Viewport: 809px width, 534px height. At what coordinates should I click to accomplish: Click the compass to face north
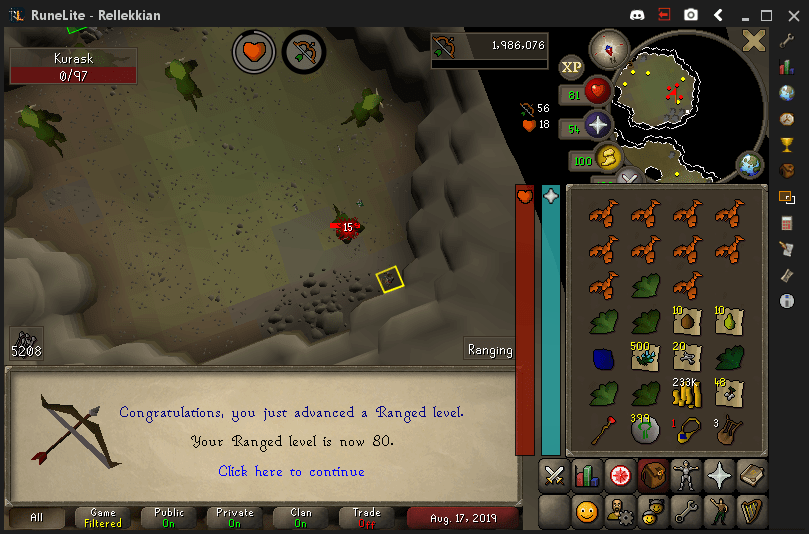click(x=608, y=48)
